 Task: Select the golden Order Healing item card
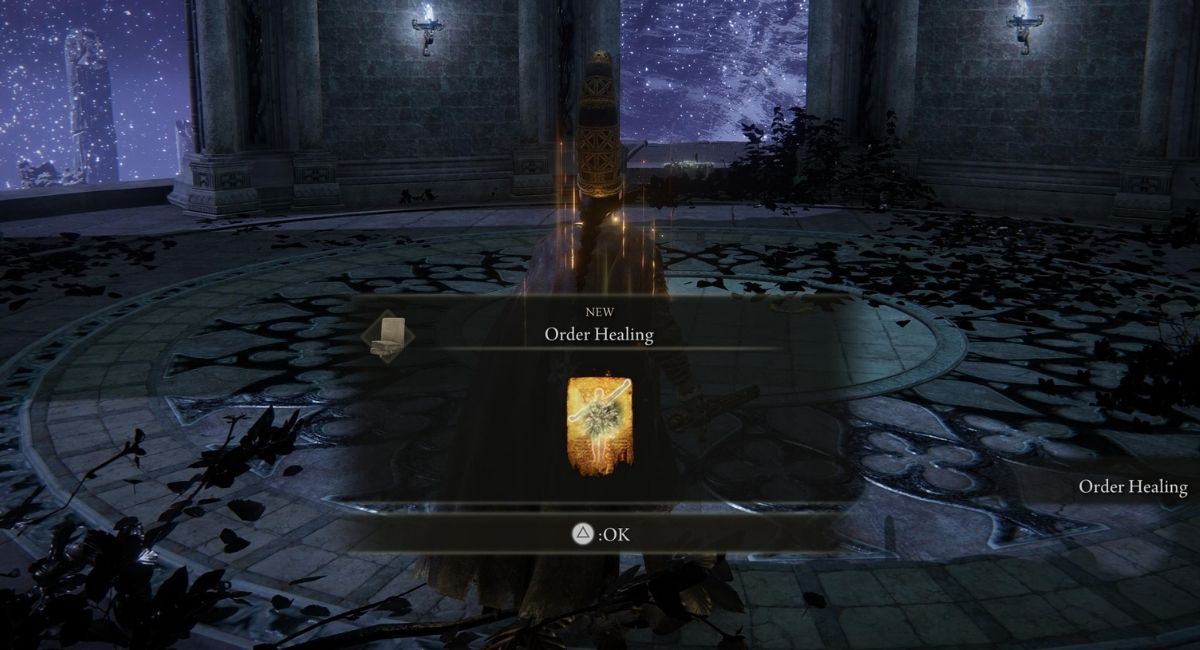(x=599, y=425)
